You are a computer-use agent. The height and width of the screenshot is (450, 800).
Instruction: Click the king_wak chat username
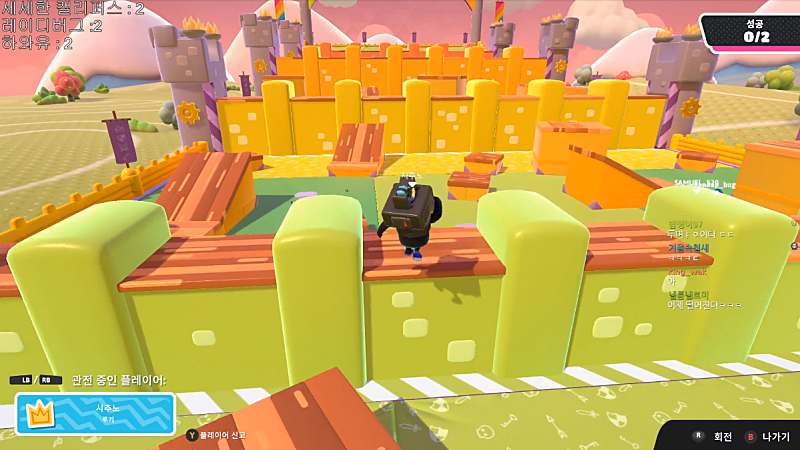coord(687,271)
